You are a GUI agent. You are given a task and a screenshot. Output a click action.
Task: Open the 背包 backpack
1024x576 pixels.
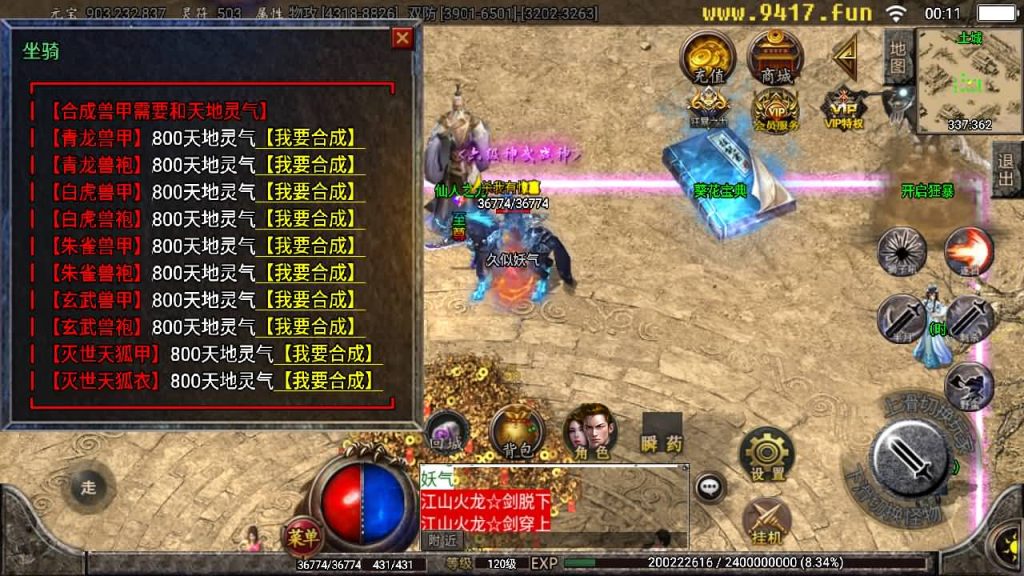(x=517, y=432)
